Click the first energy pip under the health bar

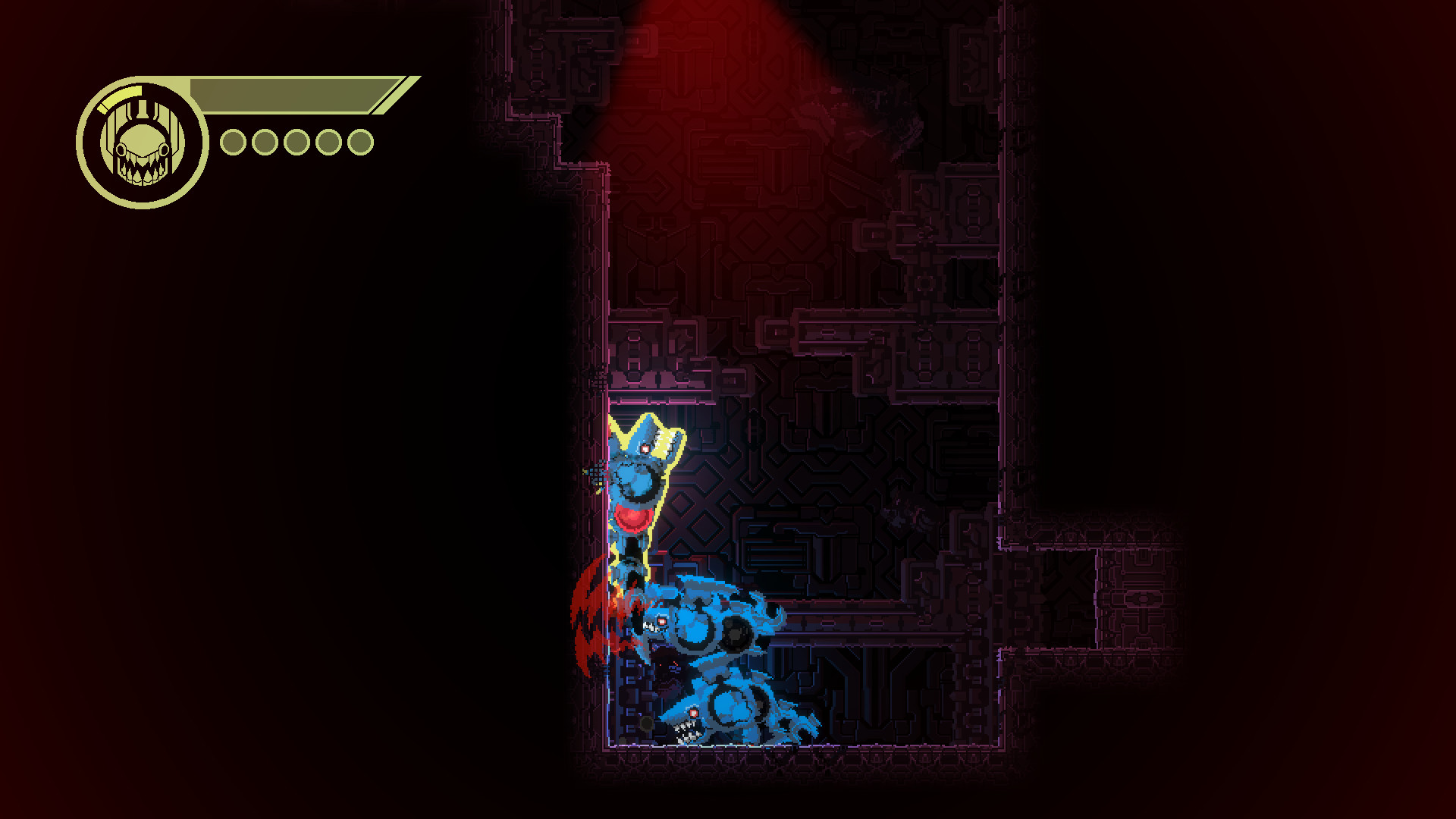click(x=233, y=141)
